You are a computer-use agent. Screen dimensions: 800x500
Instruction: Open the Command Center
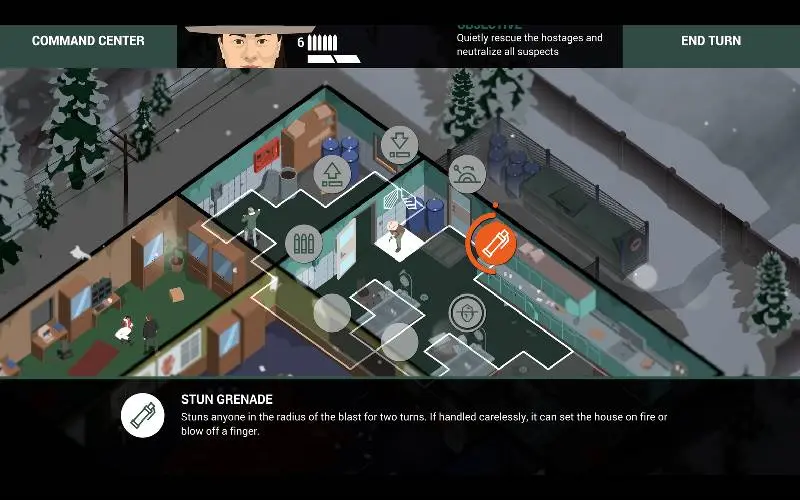click(88, 41)
